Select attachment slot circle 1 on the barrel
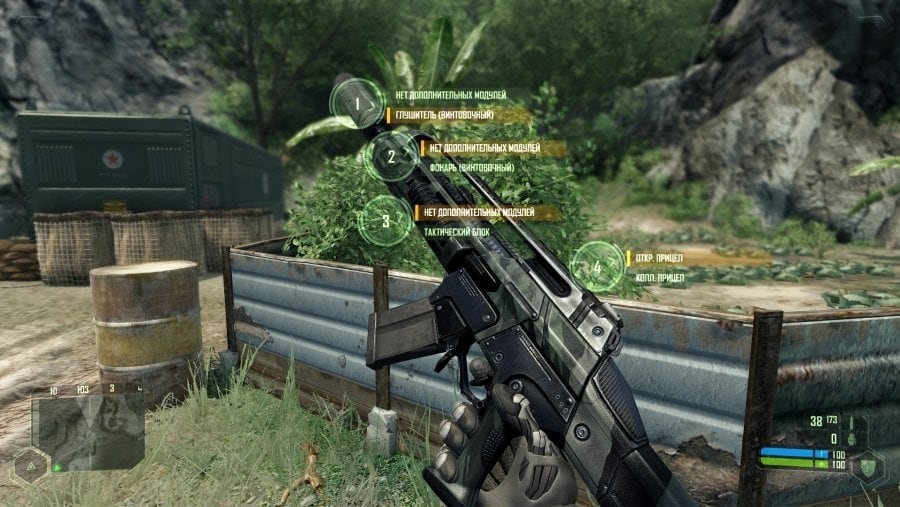 pos(356,102)
